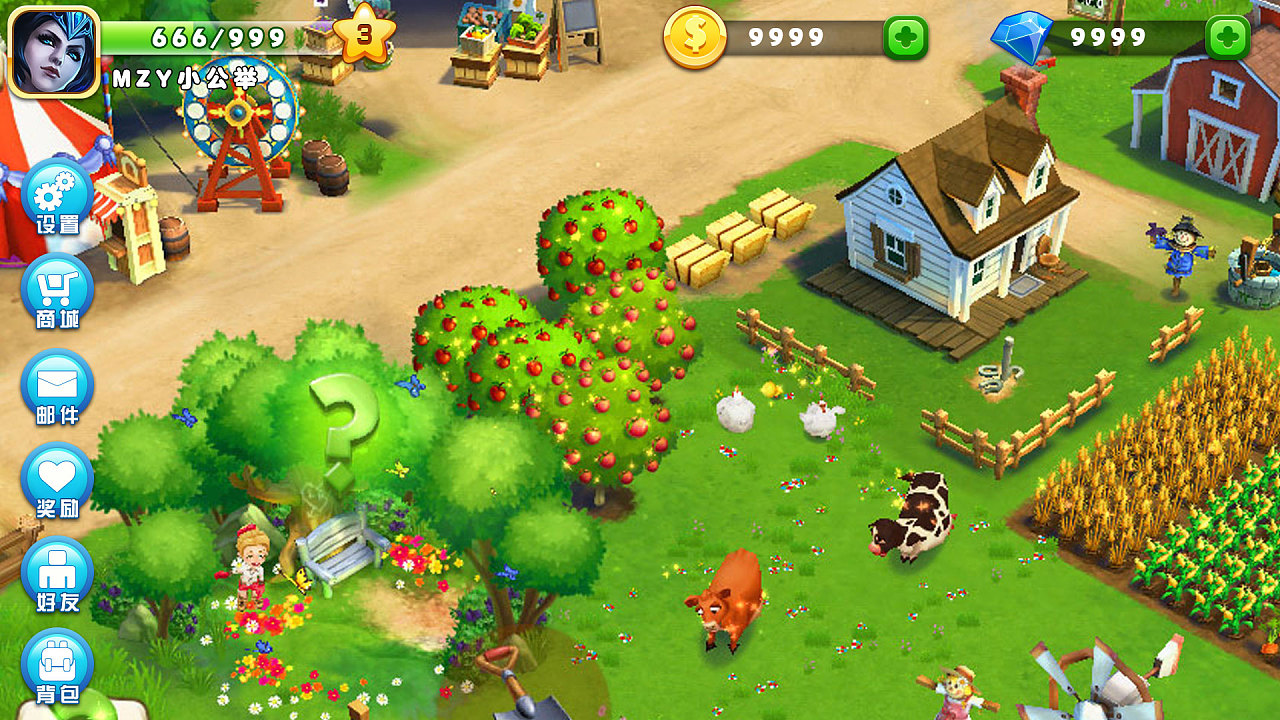Open the 设置 settings menu
Viewport: 1280px width, 720px height.
tap(57, 197)
